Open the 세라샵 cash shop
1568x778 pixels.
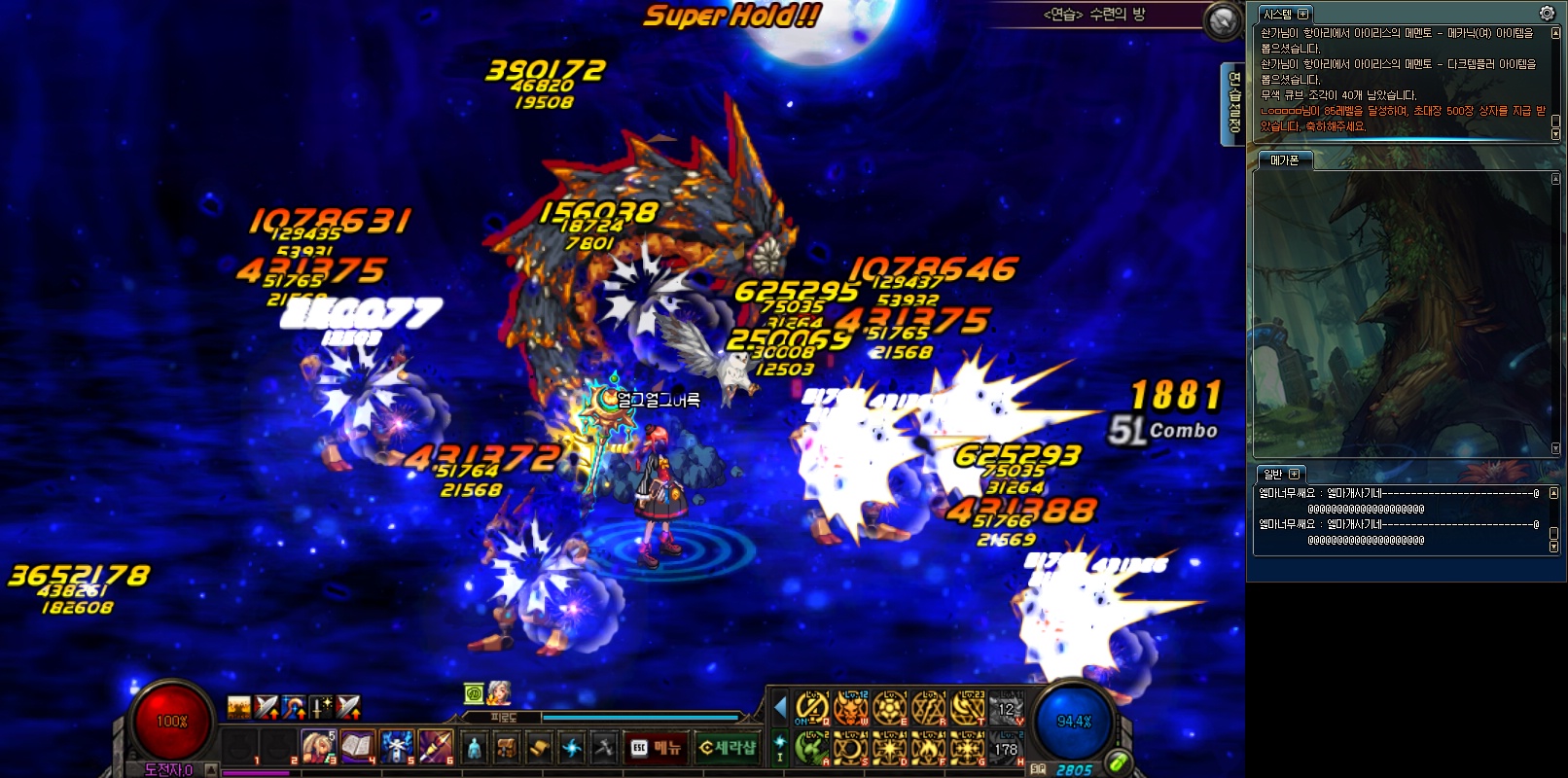point(728,747)
